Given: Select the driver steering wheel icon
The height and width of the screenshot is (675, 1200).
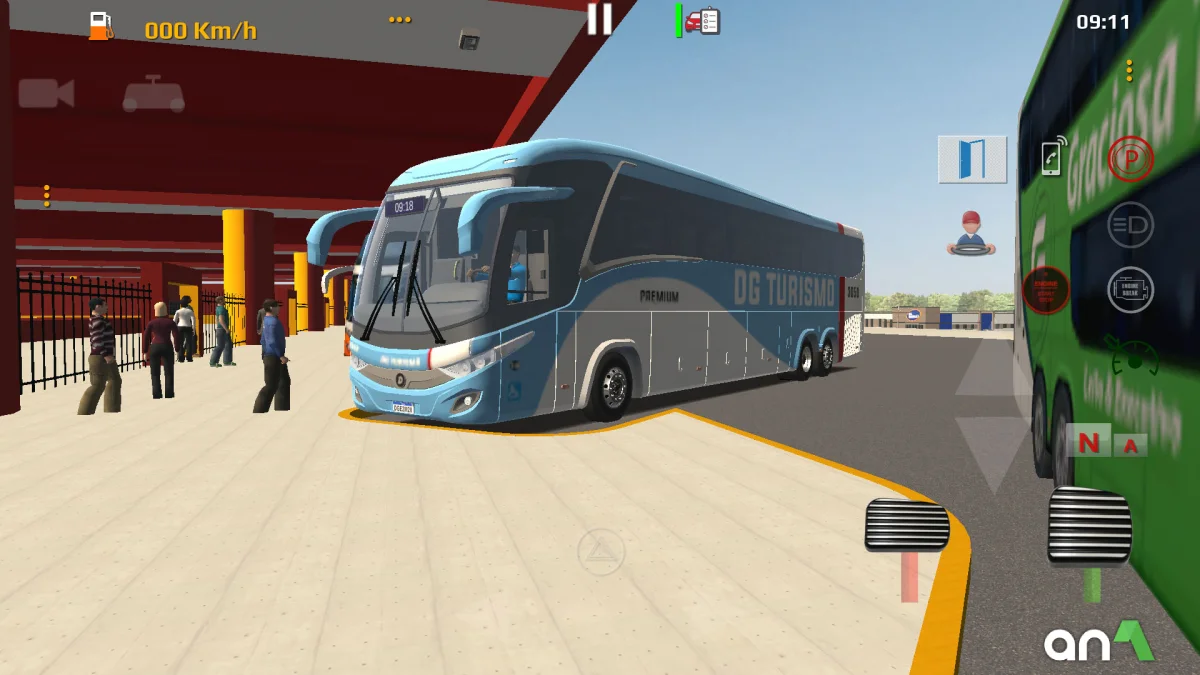Looking at the screenshot, I should click(x=969, y=233).
